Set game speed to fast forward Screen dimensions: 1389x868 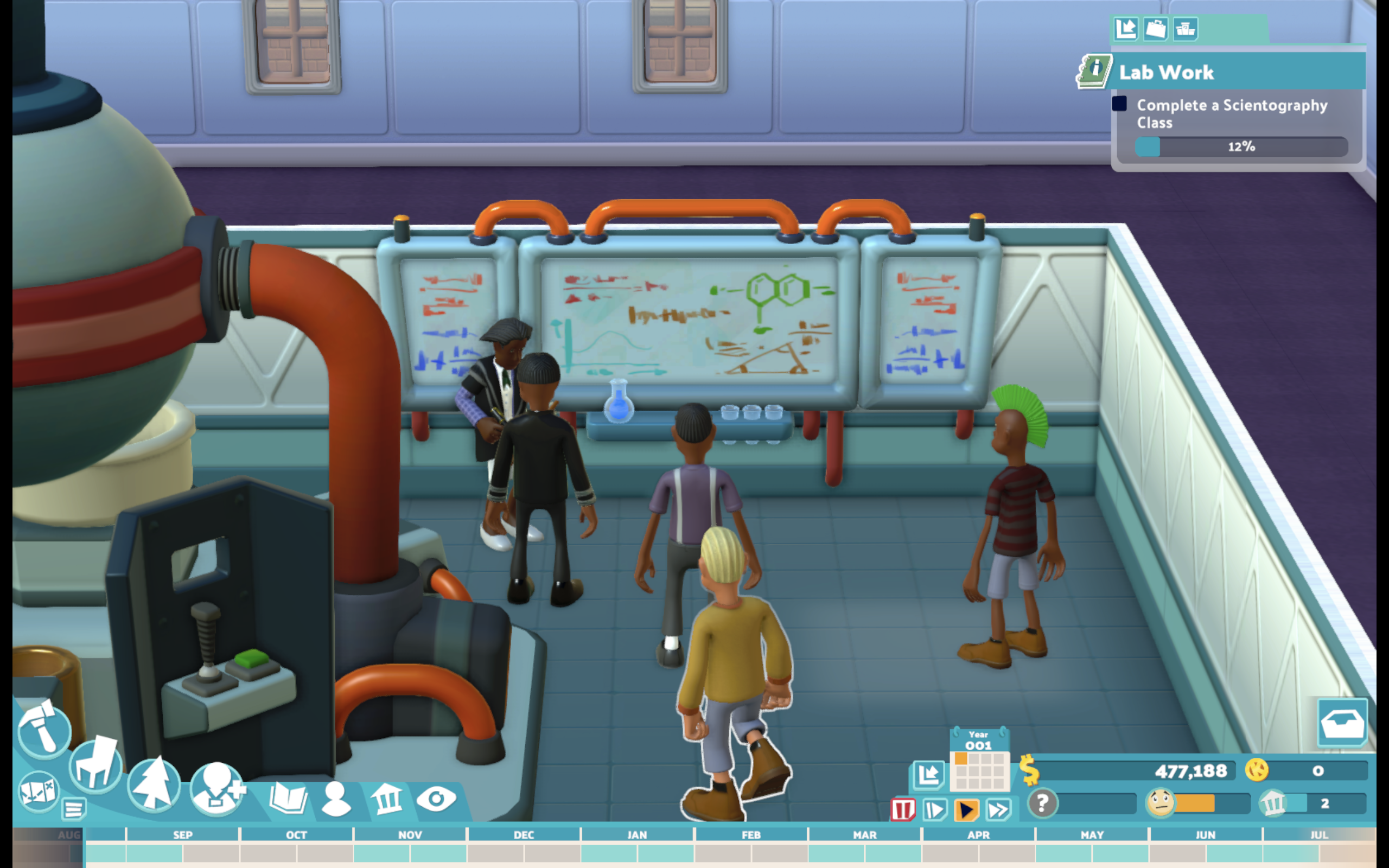tap(999, 809)
